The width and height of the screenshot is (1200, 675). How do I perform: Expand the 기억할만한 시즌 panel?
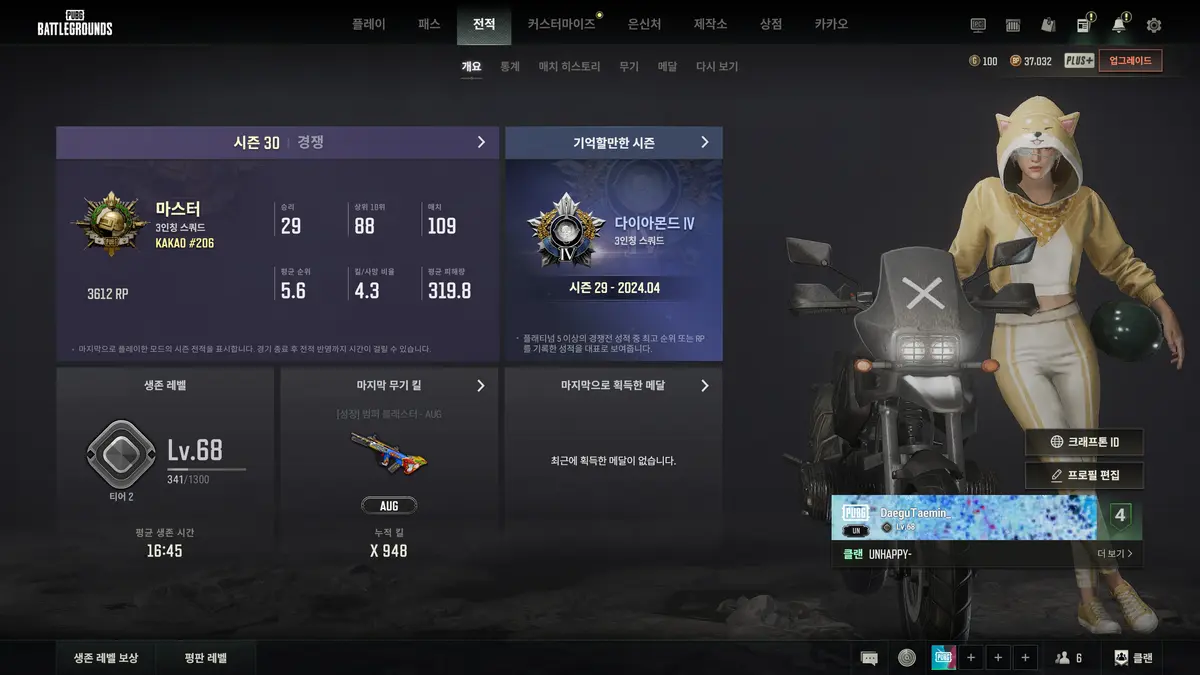point(704,142)
